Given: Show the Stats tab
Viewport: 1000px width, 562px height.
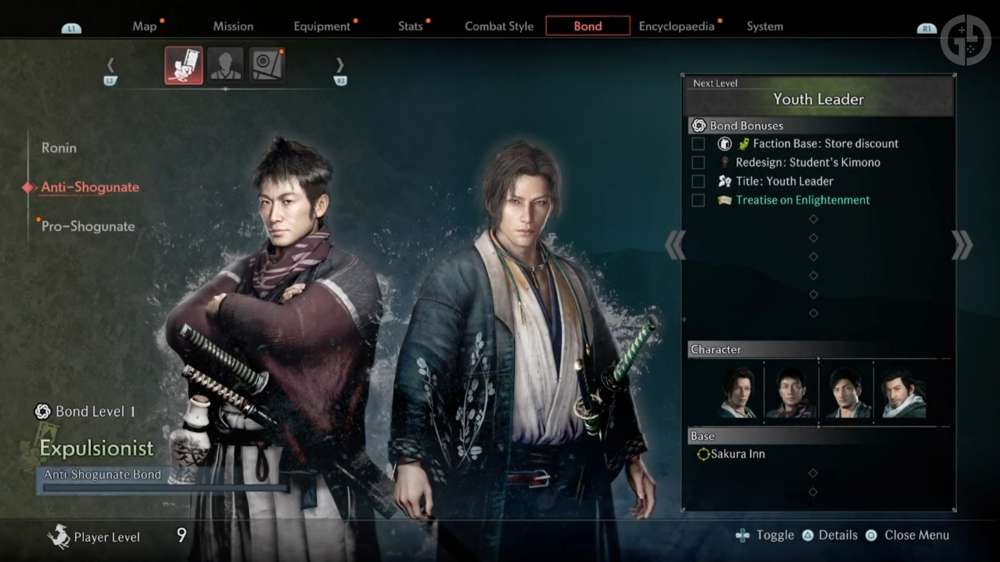Looking at the screenshot, I should (411, 26).
